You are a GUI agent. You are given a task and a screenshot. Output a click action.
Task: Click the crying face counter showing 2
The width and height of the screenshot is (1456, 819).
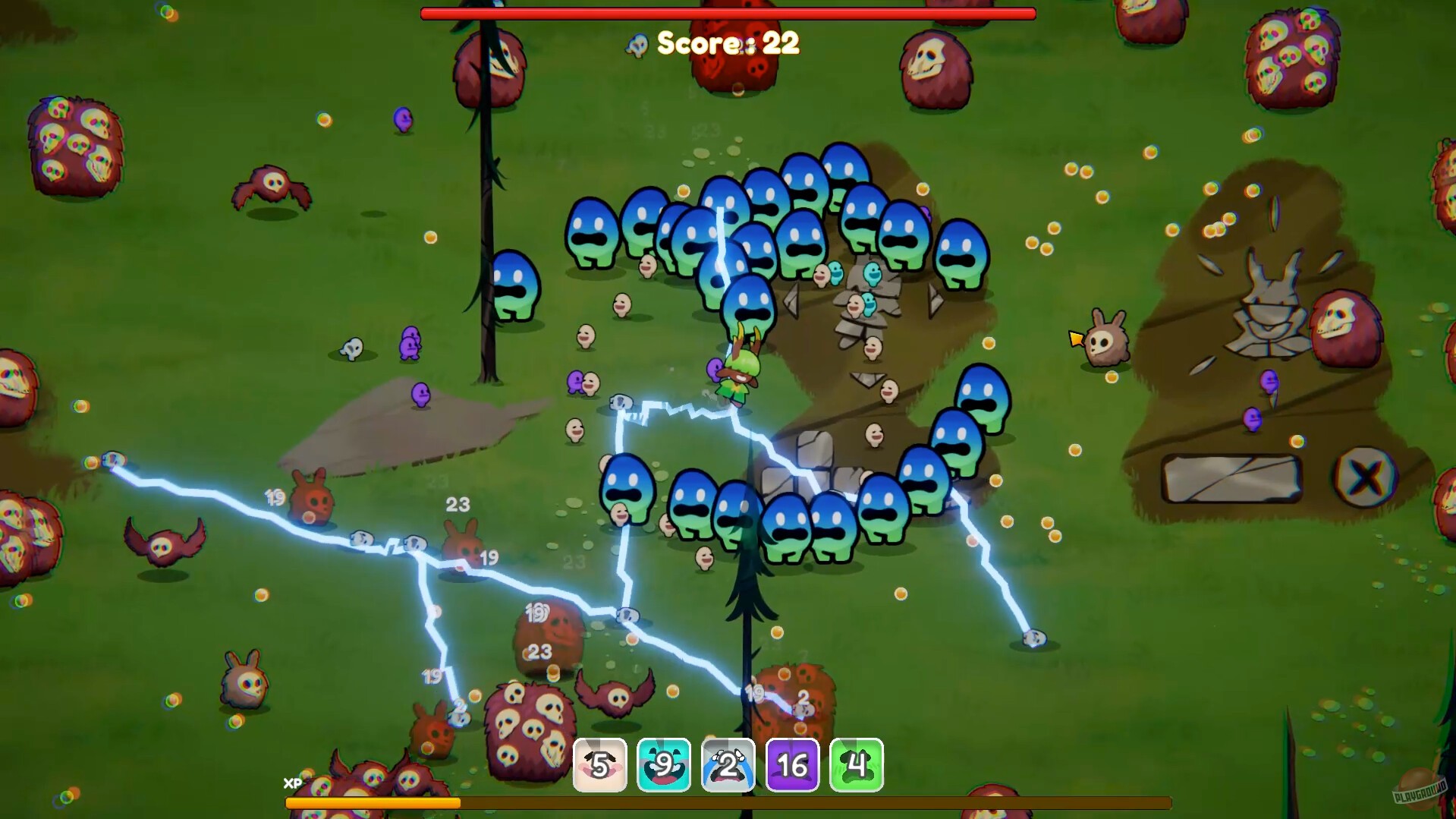click(x=728, y=765)
